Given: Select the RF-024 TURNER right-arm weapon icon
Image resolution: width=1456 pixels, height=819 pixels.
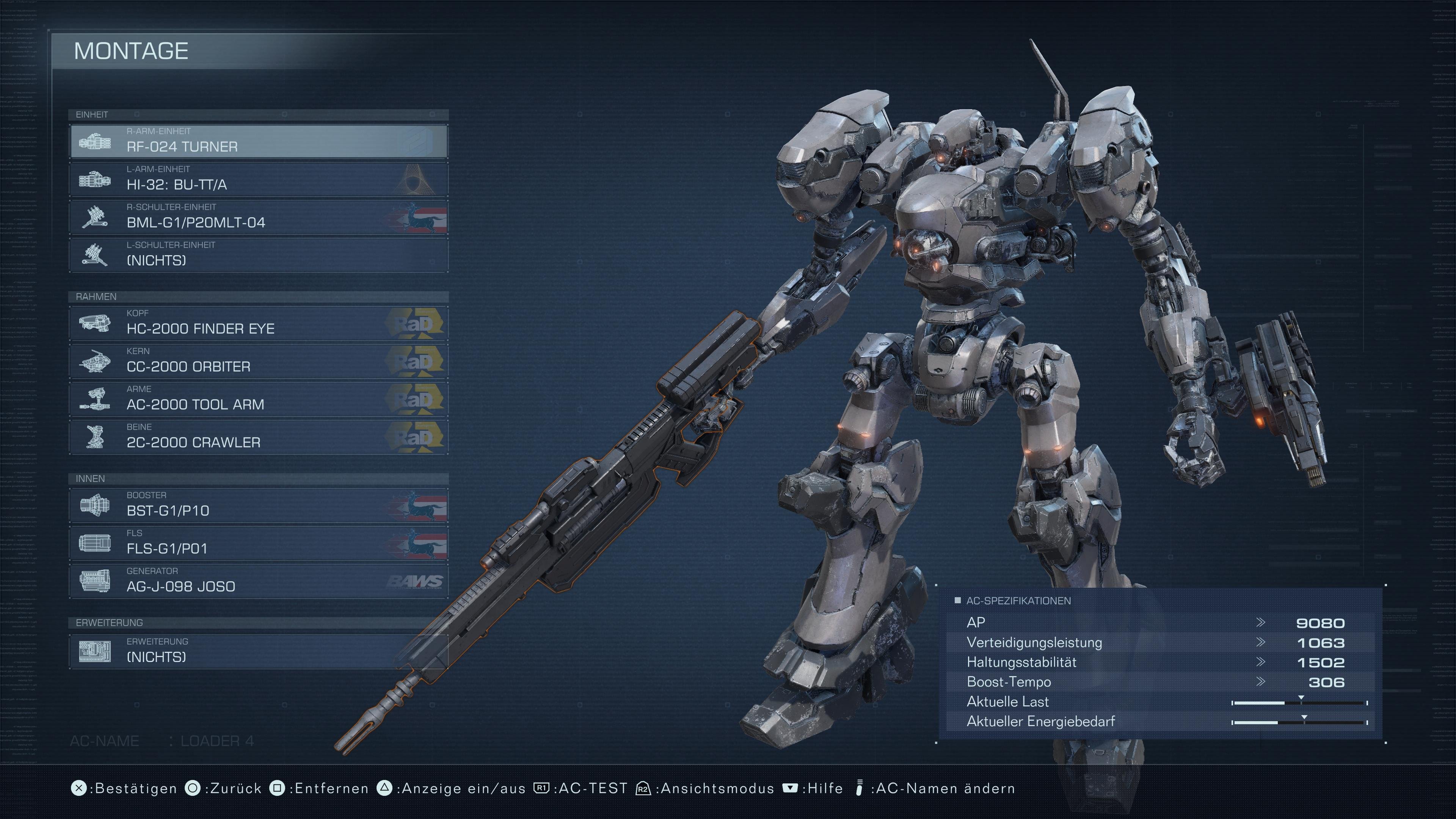Looking at the screenshot, I should (x=96, y=143).
